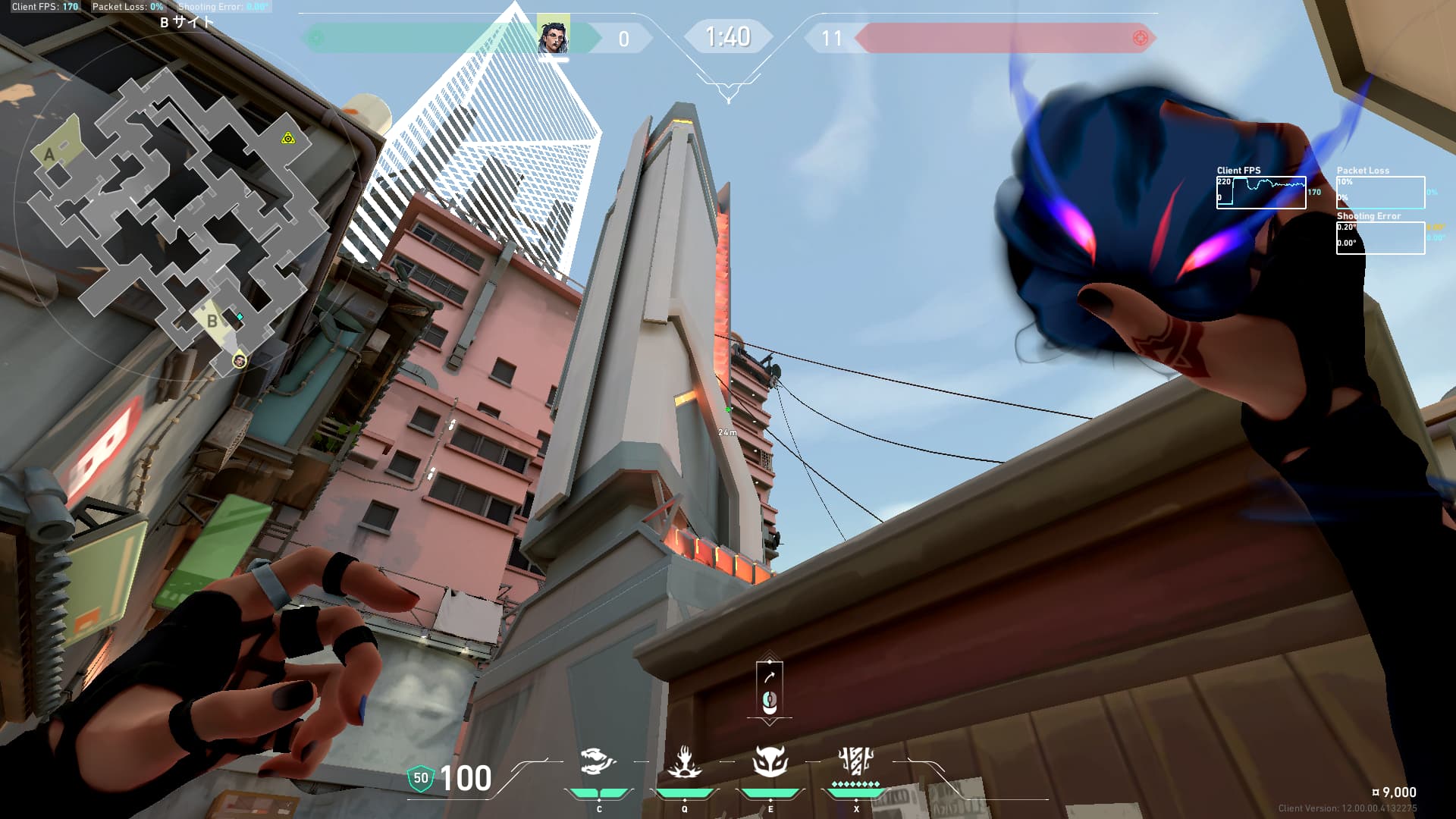
Task: Click the B site marker on minimap
Action: point(212,321)
